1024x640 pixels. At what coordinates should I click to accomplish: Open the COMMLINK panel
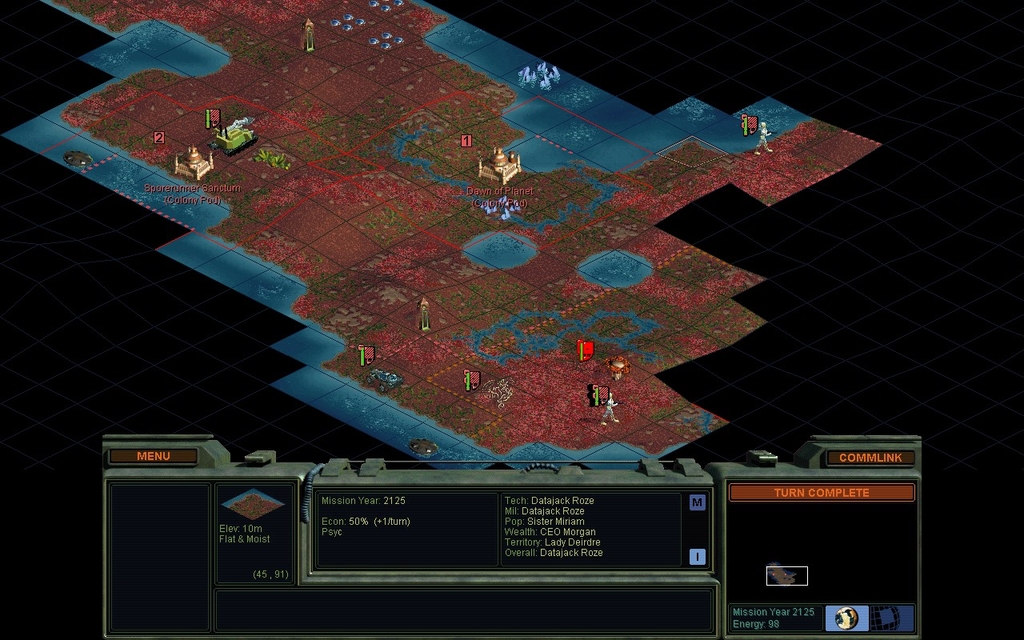(869, 457)
